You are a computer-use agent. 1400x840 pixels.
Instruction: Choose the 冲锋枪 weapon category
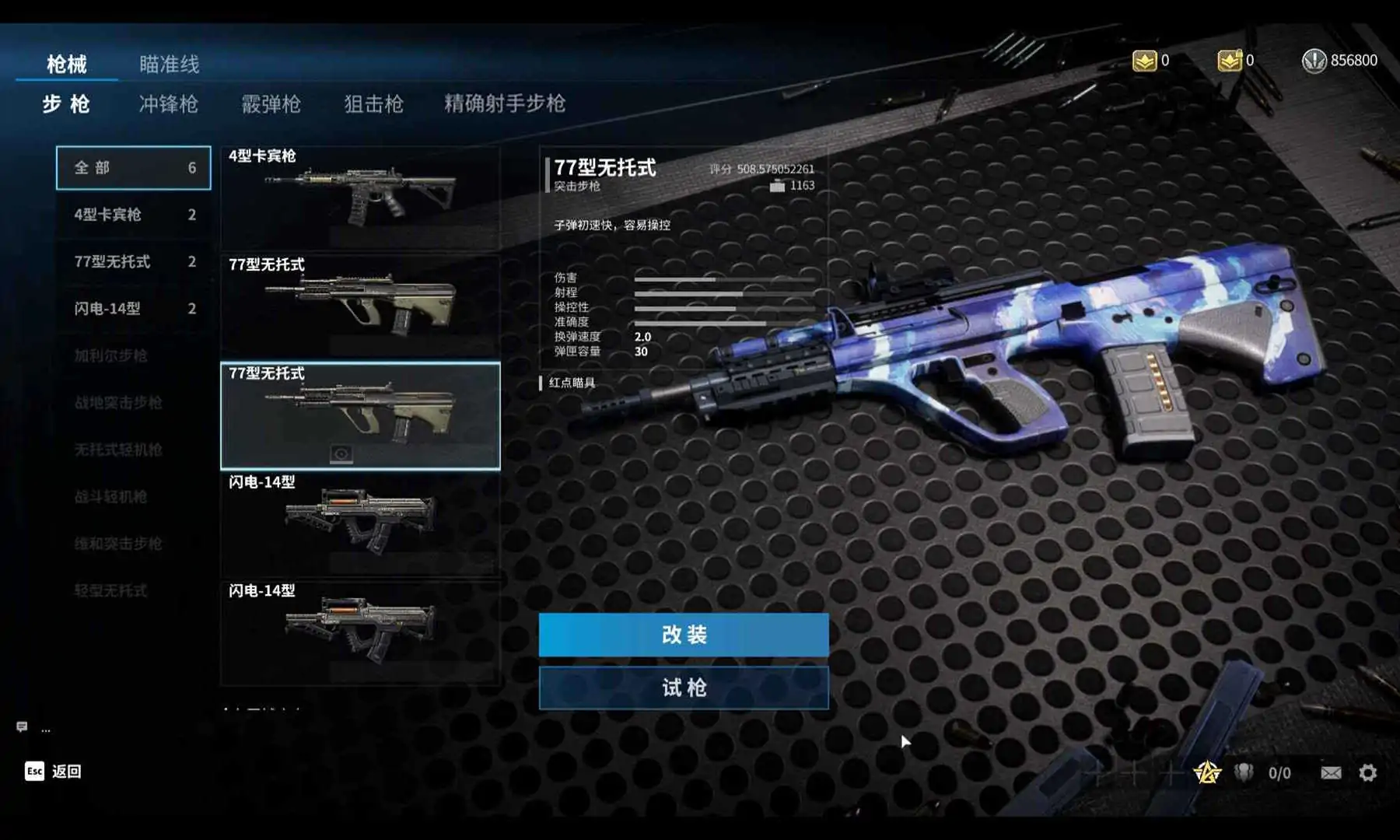click(169, 104)
